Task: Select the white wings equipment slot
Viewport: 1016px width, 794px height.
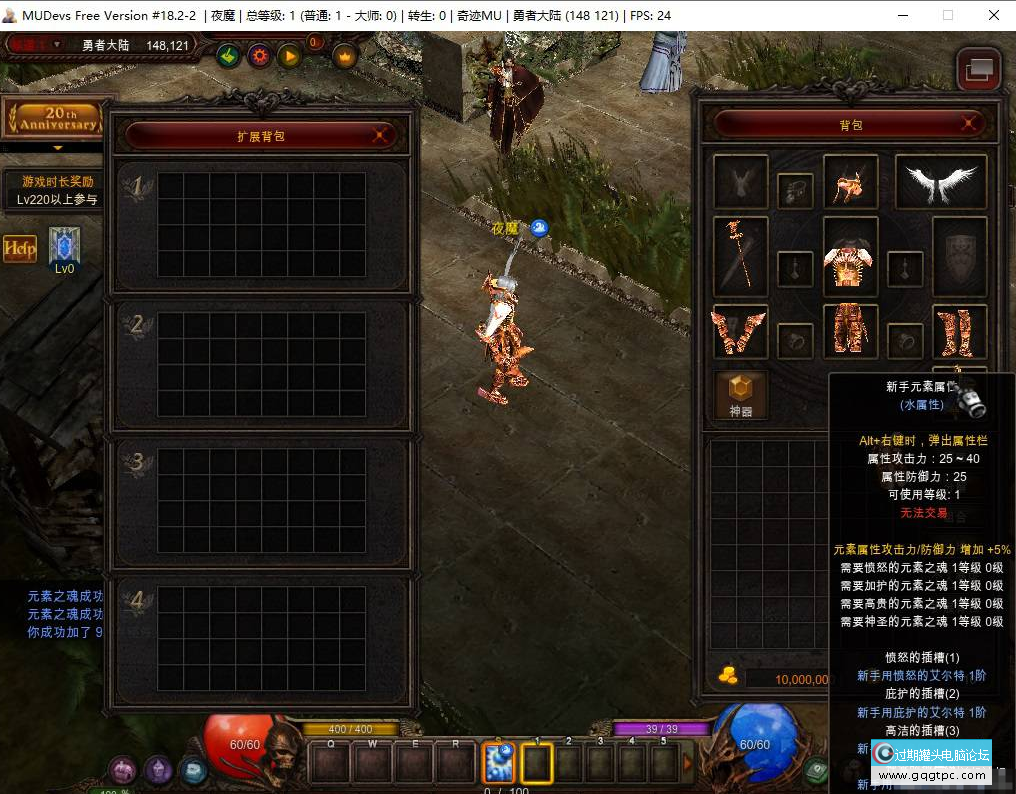Action: click(940, 182)
